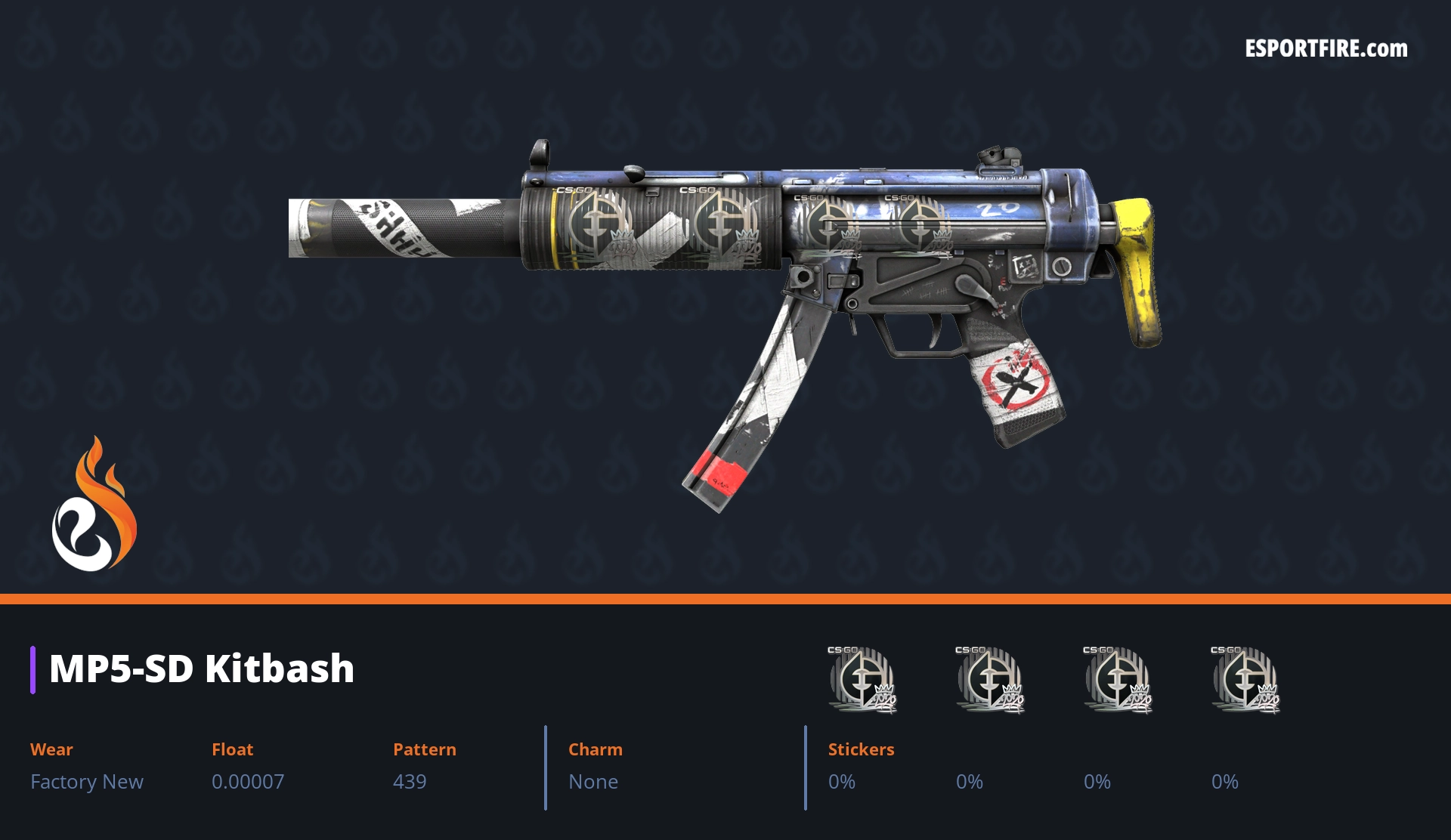Open the ESPORTFIRE.com site link

pyautogui.click(x=1326, y=49)
